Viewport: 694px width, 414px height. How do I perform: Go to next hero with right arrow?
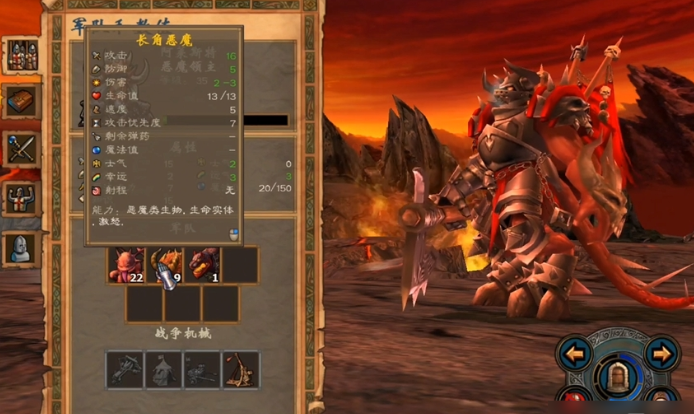[661, 352]
